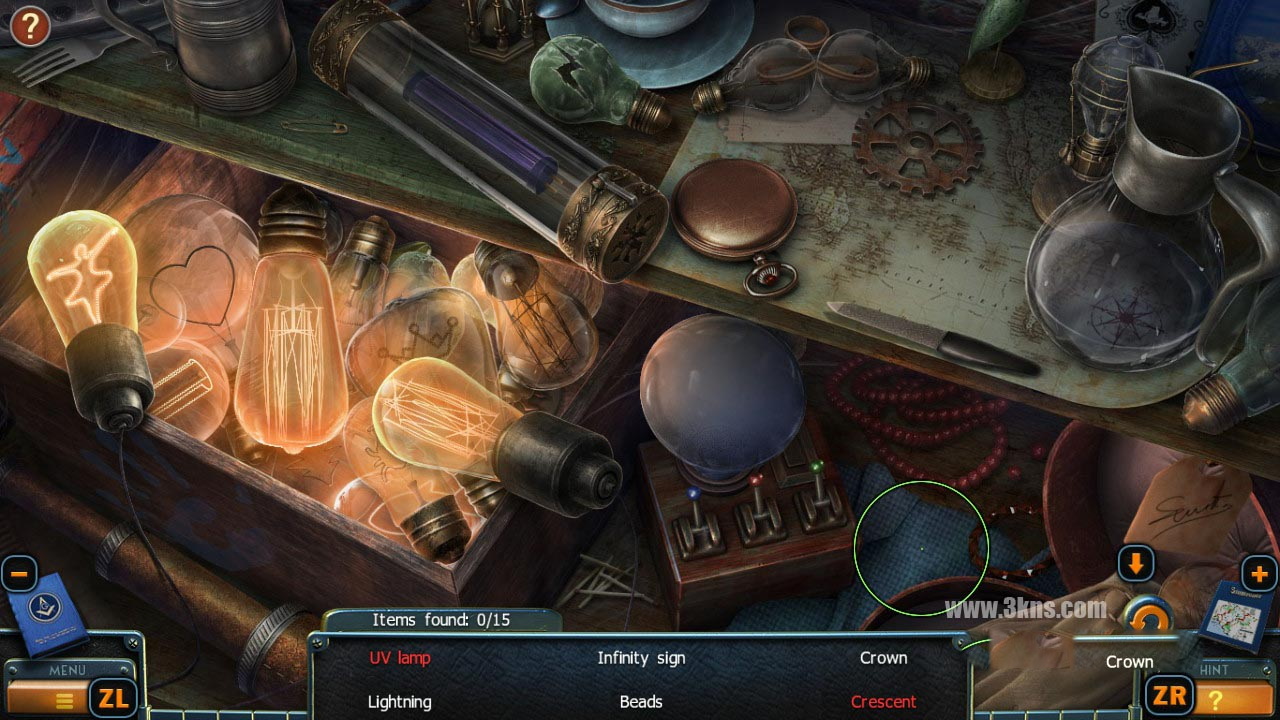The width and height of the screenshot is (1280, 720).
Task: Click the orange down arrow button
Action: click(1135, 564)
